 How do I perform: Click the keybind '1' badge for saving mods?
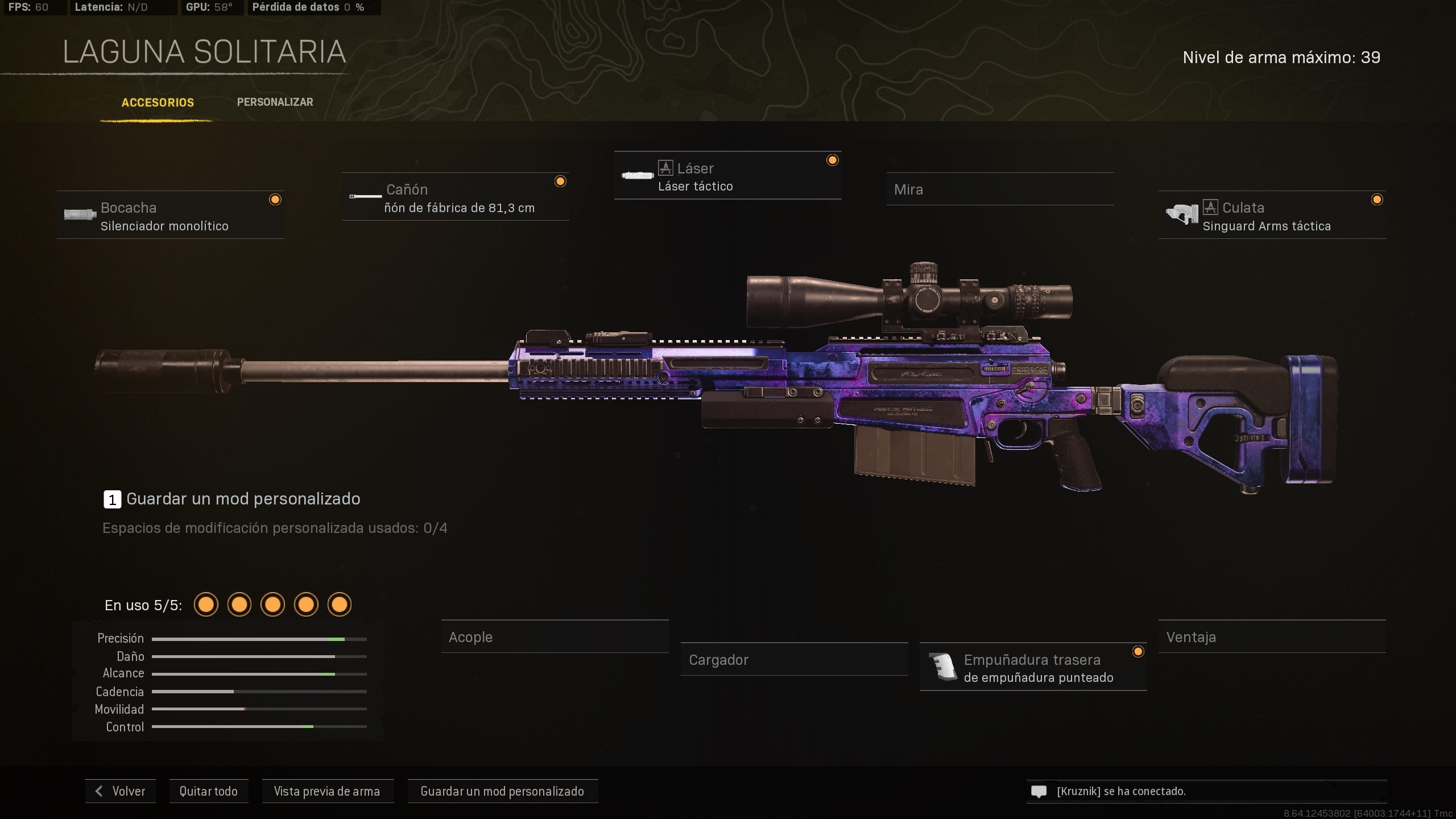(x=111, y=499)
